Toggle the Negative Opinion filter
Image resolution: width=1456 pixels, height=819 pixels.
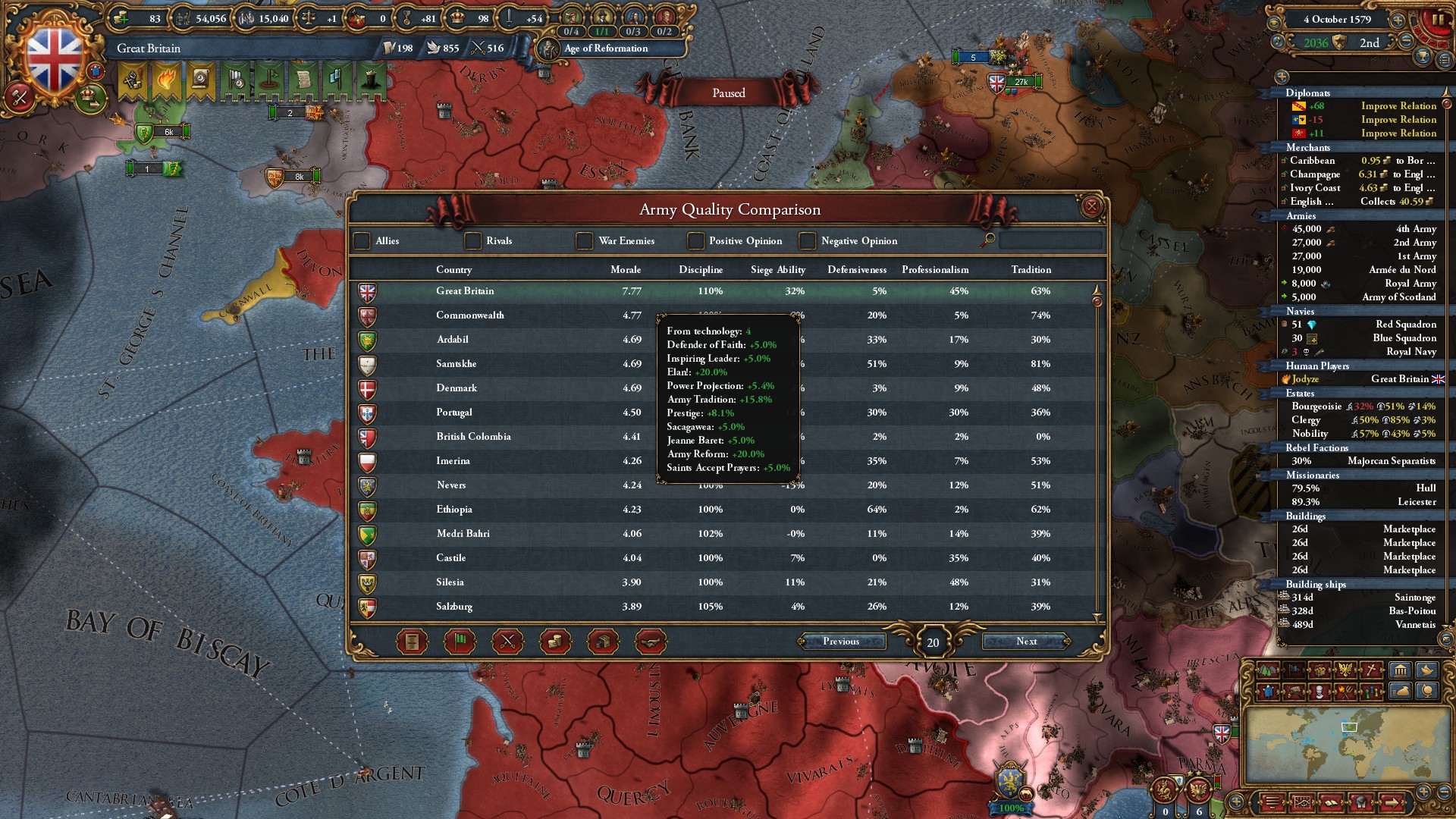[807, 240]
